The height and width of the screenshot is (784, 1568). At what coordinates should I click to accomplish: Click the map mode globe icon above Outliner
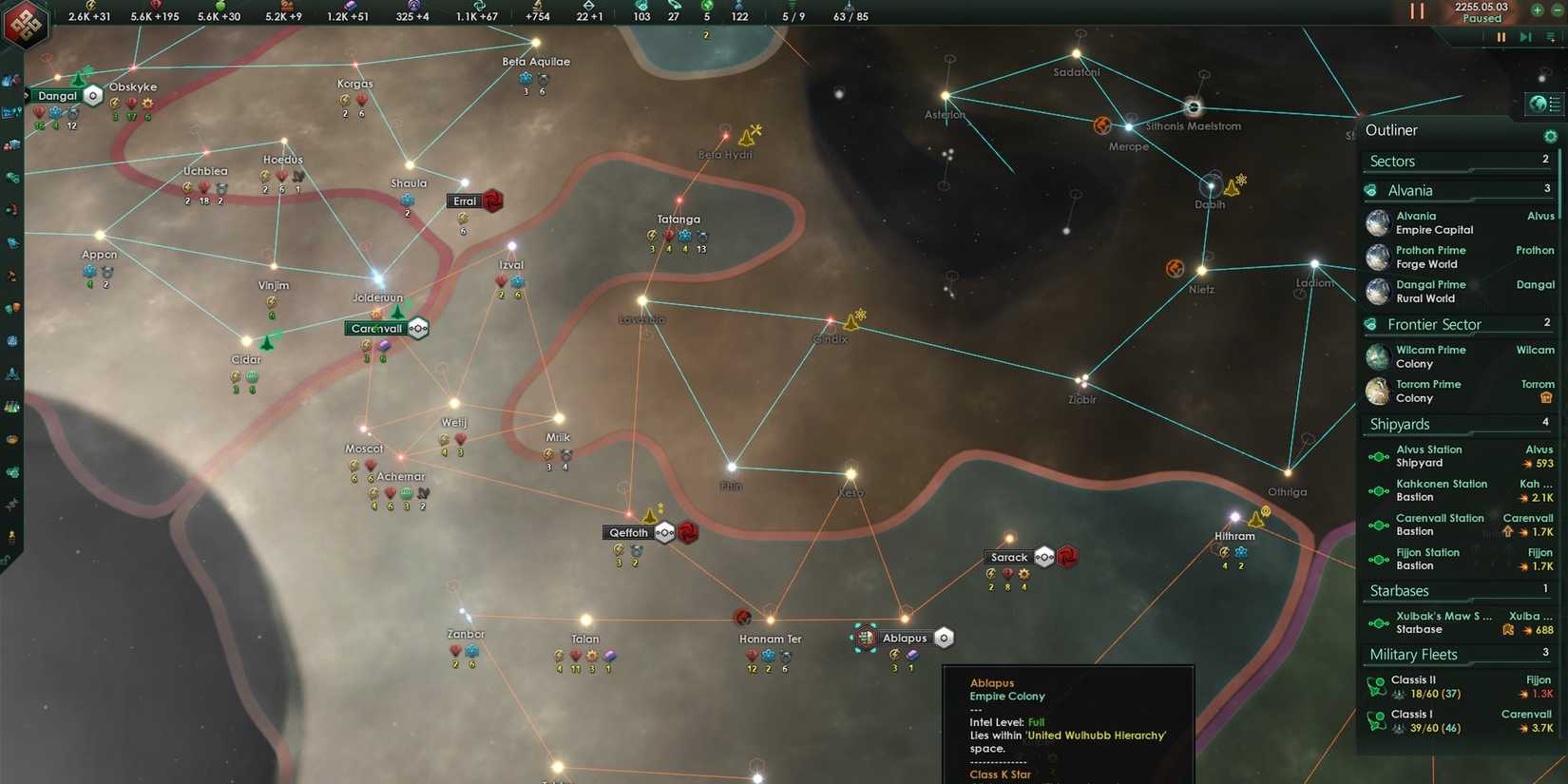point(1538,104)
